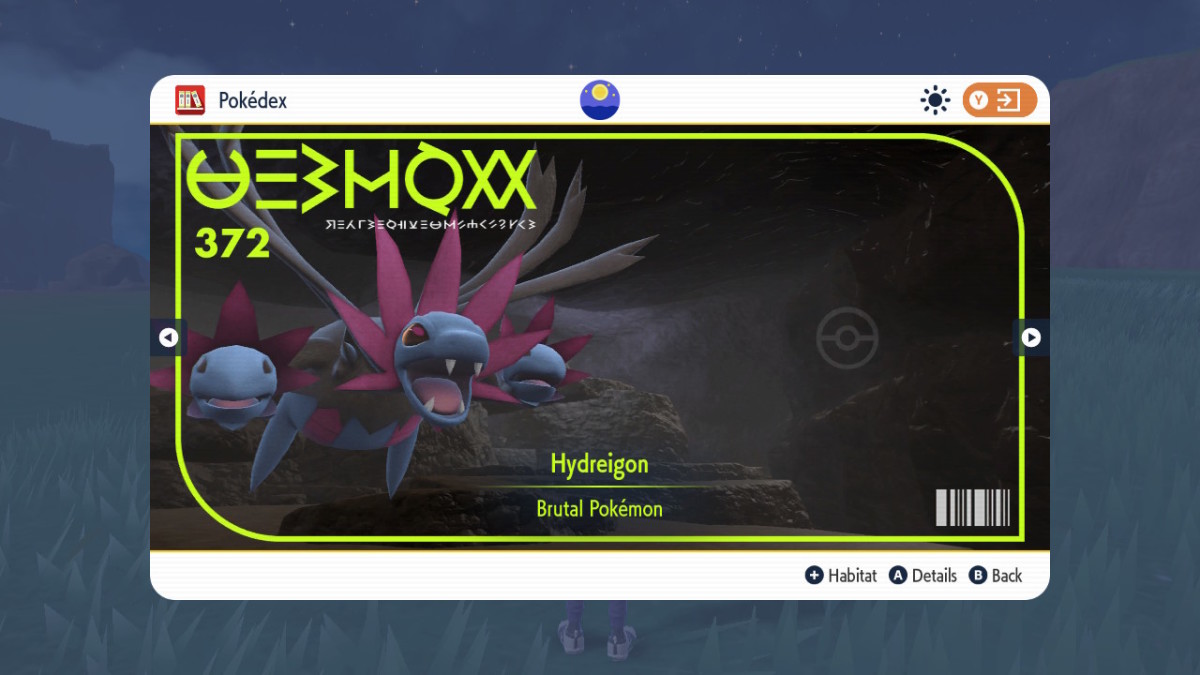
Task: Click the Pokédex book icon
Action: [x=190, y=100]
